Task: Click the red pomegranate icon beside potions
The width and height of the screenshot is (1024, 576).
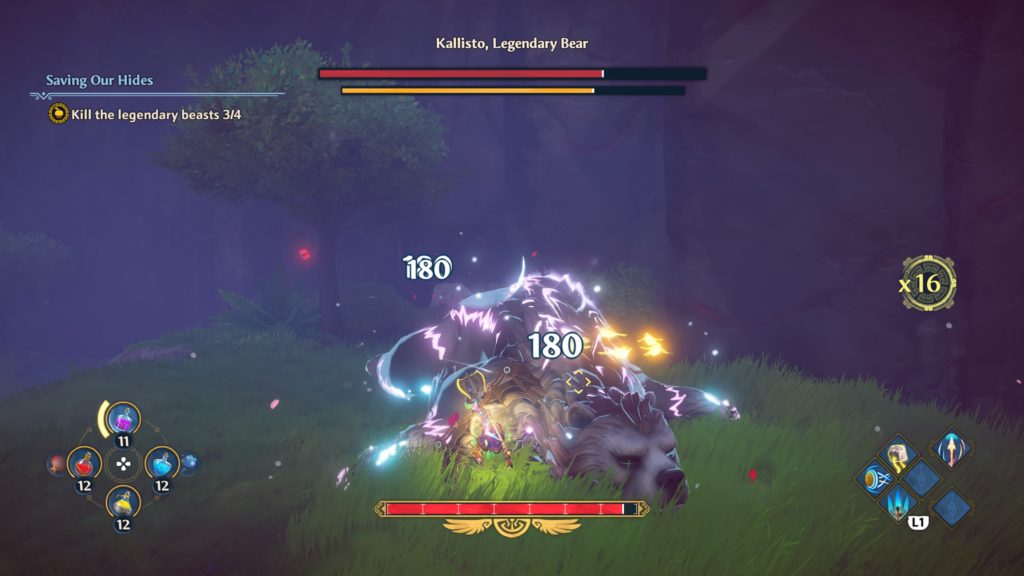Action: coord(56,464)
